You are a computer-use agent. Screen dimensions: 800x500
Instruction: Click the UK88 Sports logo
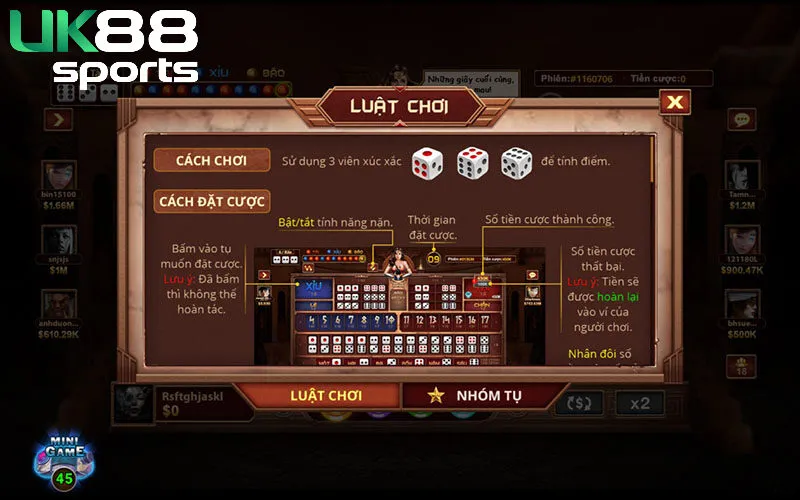tap(105, 45)
